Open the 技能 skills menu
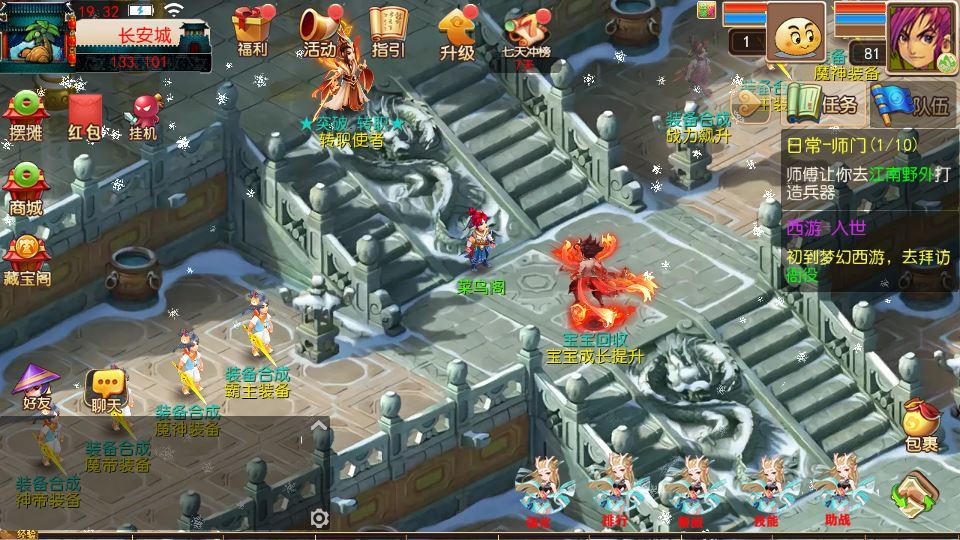Screen dimensions: 960x540 click(x=767, y=490)
